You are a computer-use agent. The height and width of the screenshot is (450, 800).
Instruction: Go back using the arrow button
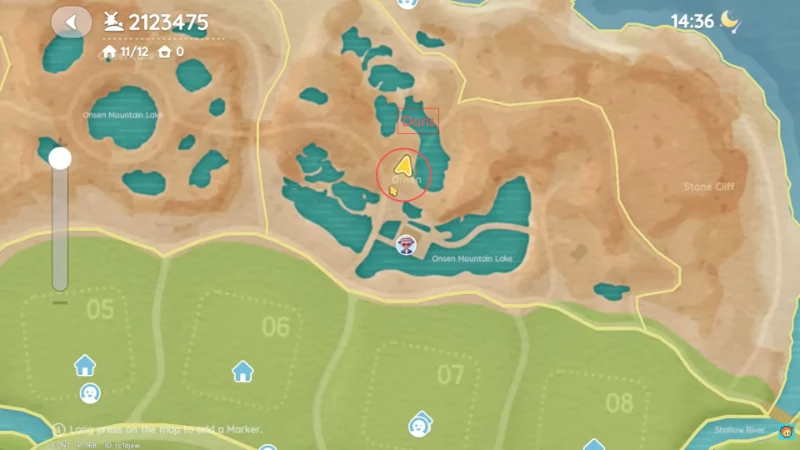click(x=71, y=22)
